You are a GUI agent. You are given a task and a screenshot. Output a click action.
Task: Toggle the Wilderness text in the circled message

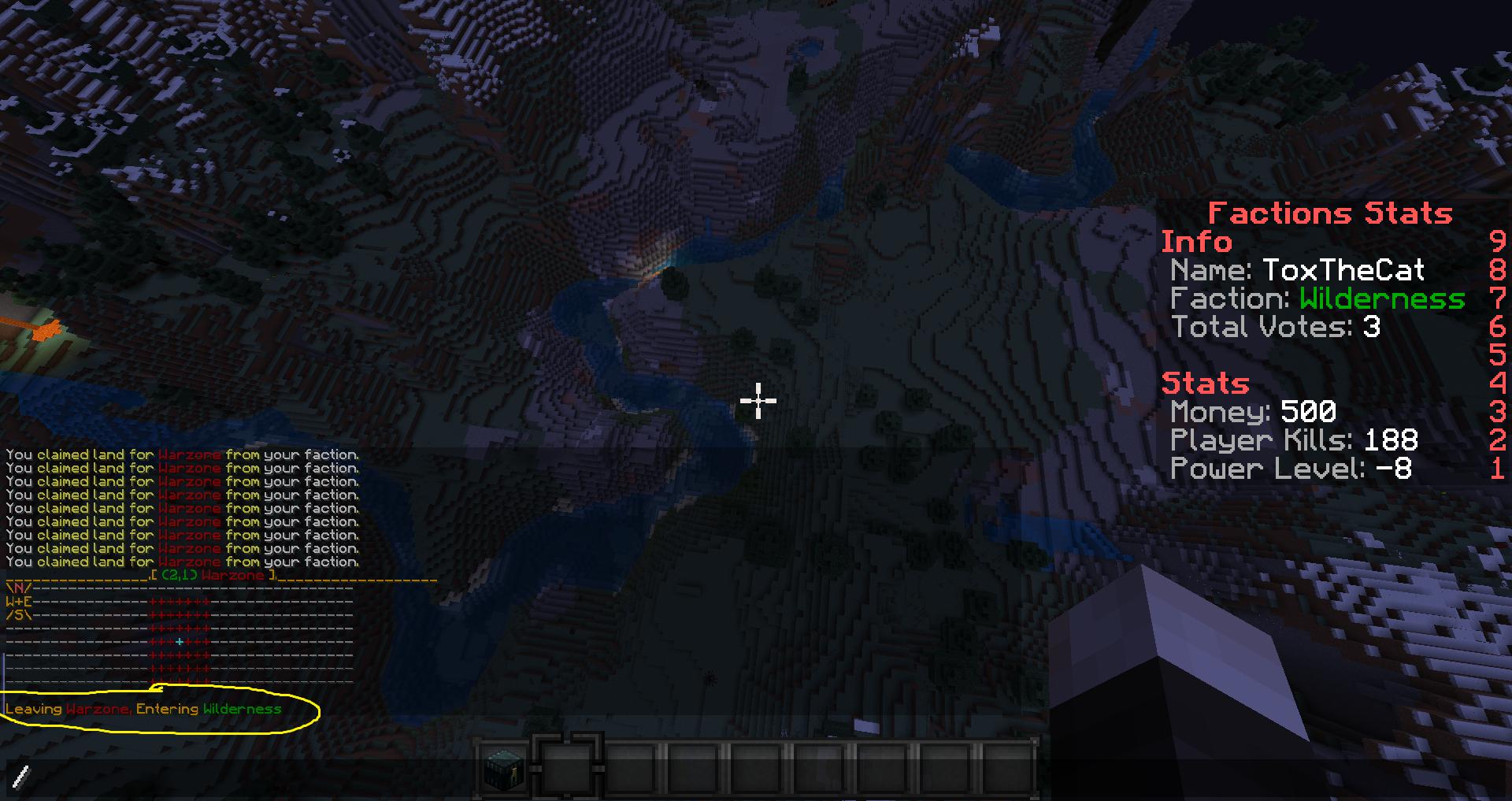(242, 710)
